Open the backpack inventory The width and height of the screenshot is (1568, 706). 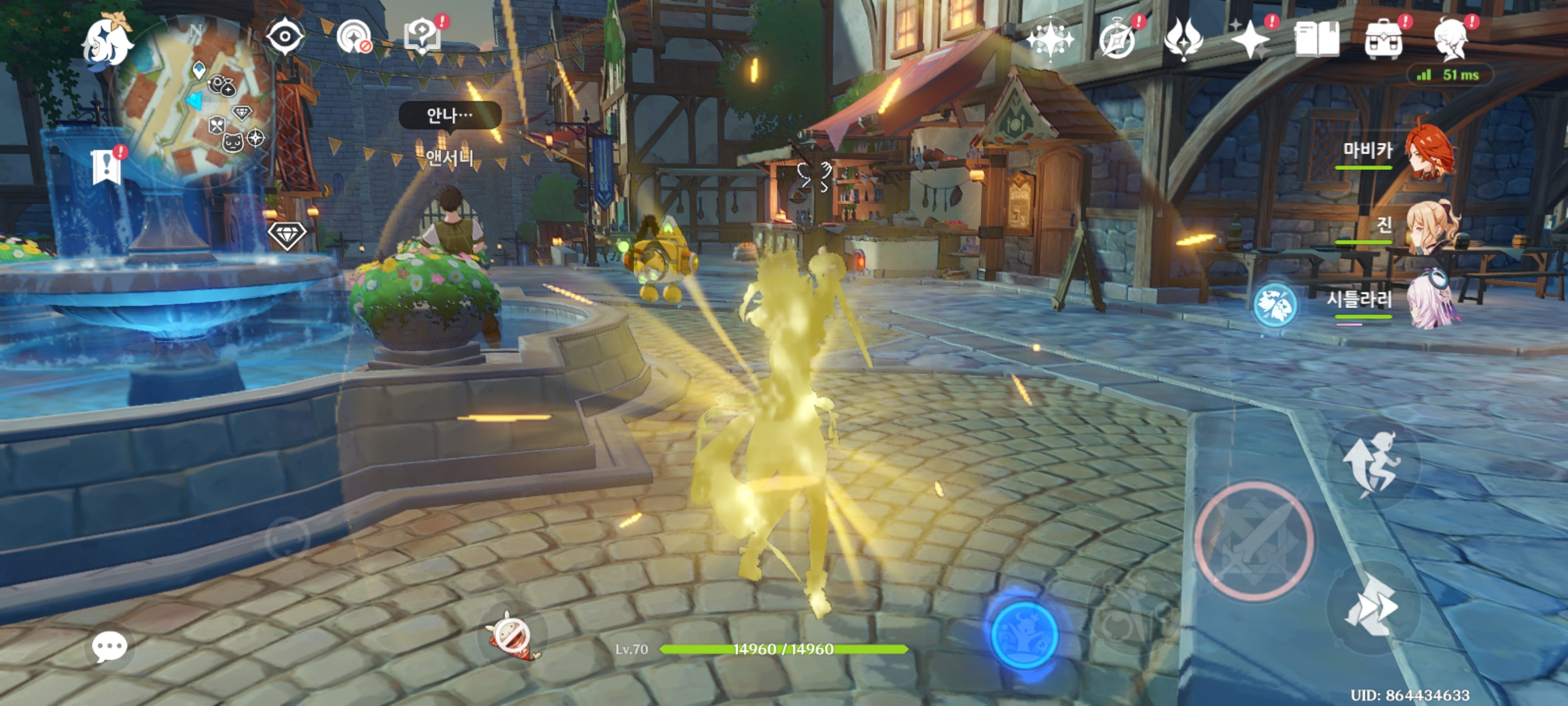point(1383,41)
